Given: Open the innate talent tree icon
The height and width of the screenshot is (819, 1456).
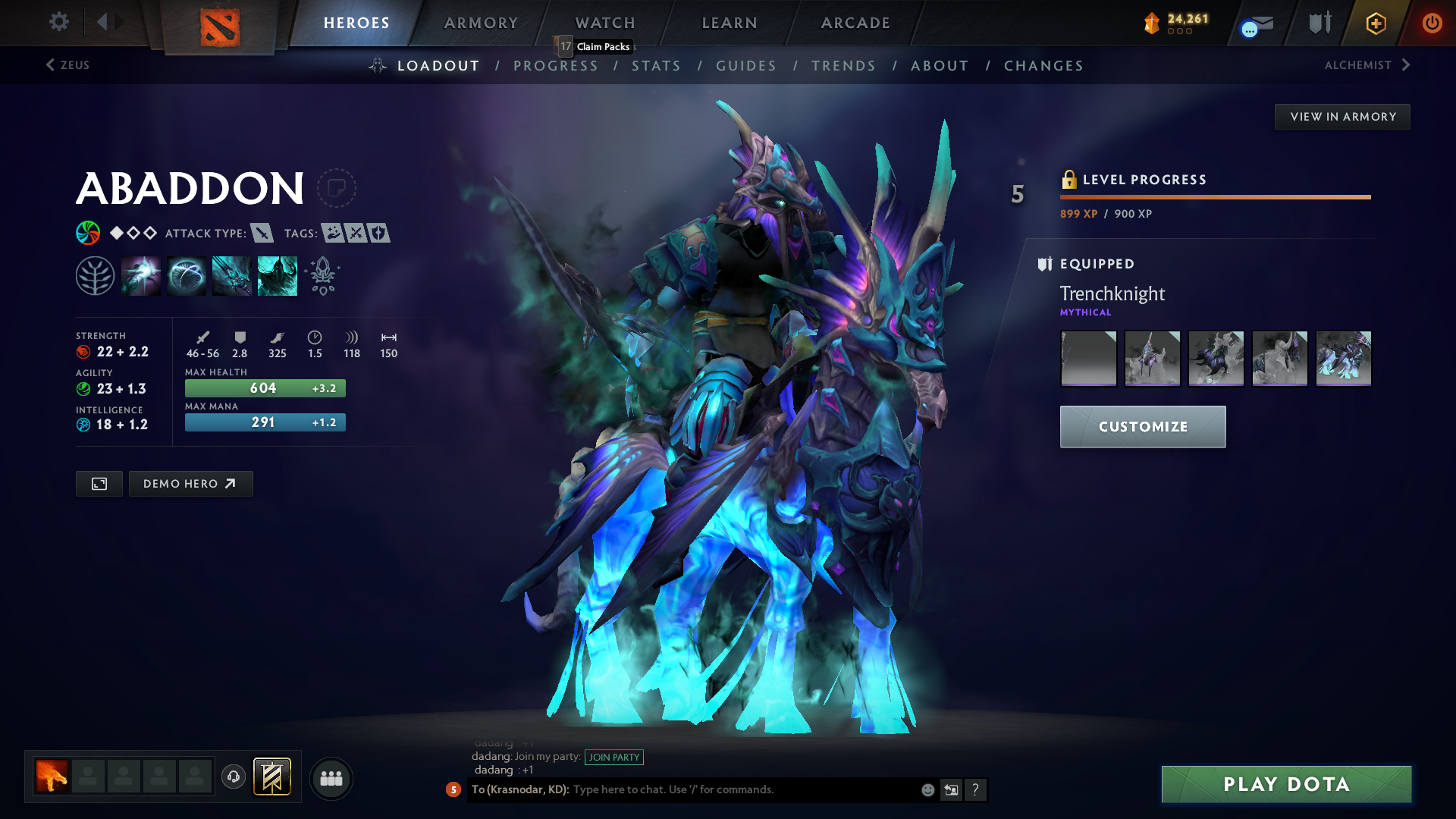Looking at the screenshot, I should click(96, 275).
